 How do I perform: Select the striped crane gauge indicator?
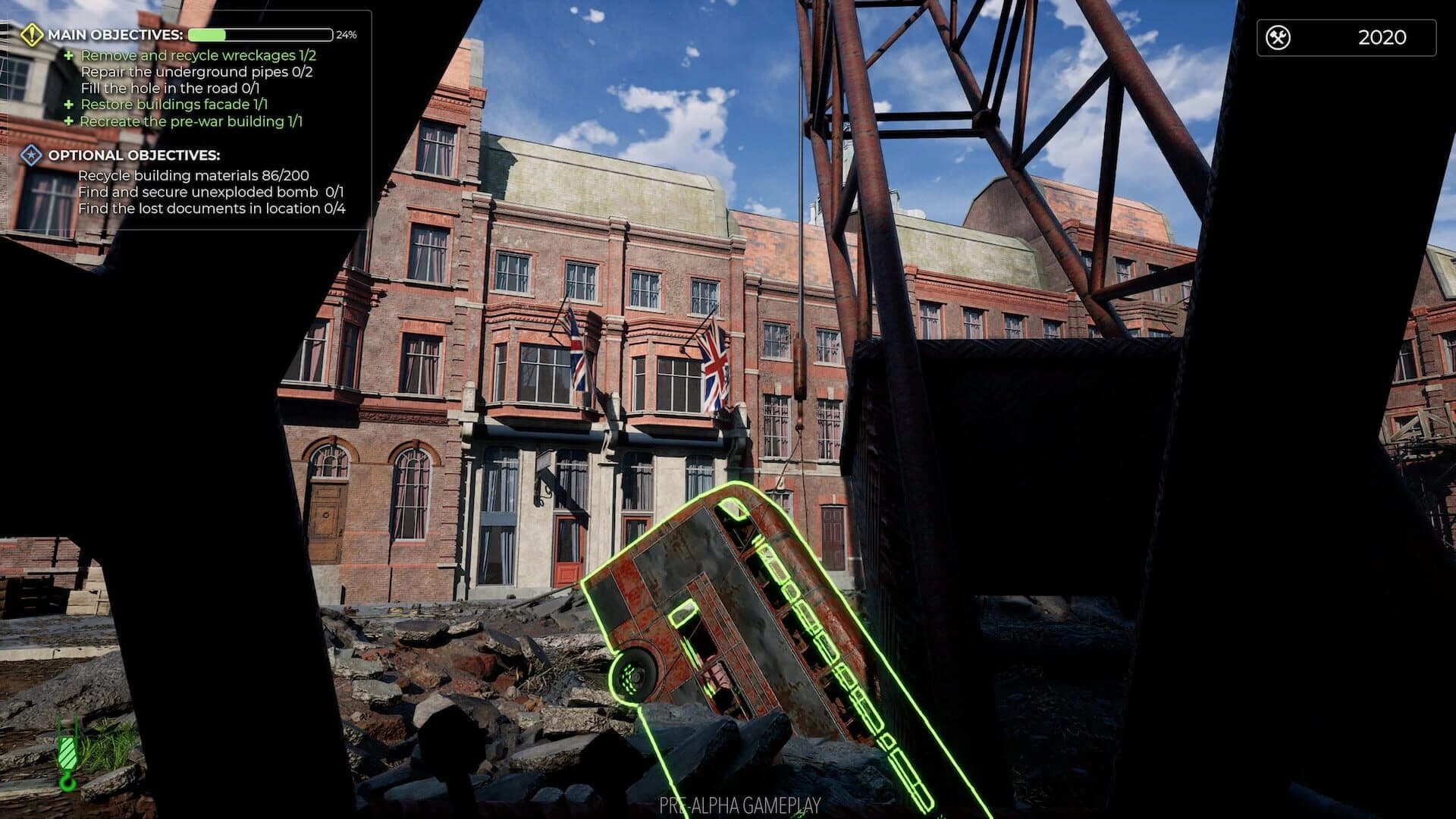coord(67,751)
